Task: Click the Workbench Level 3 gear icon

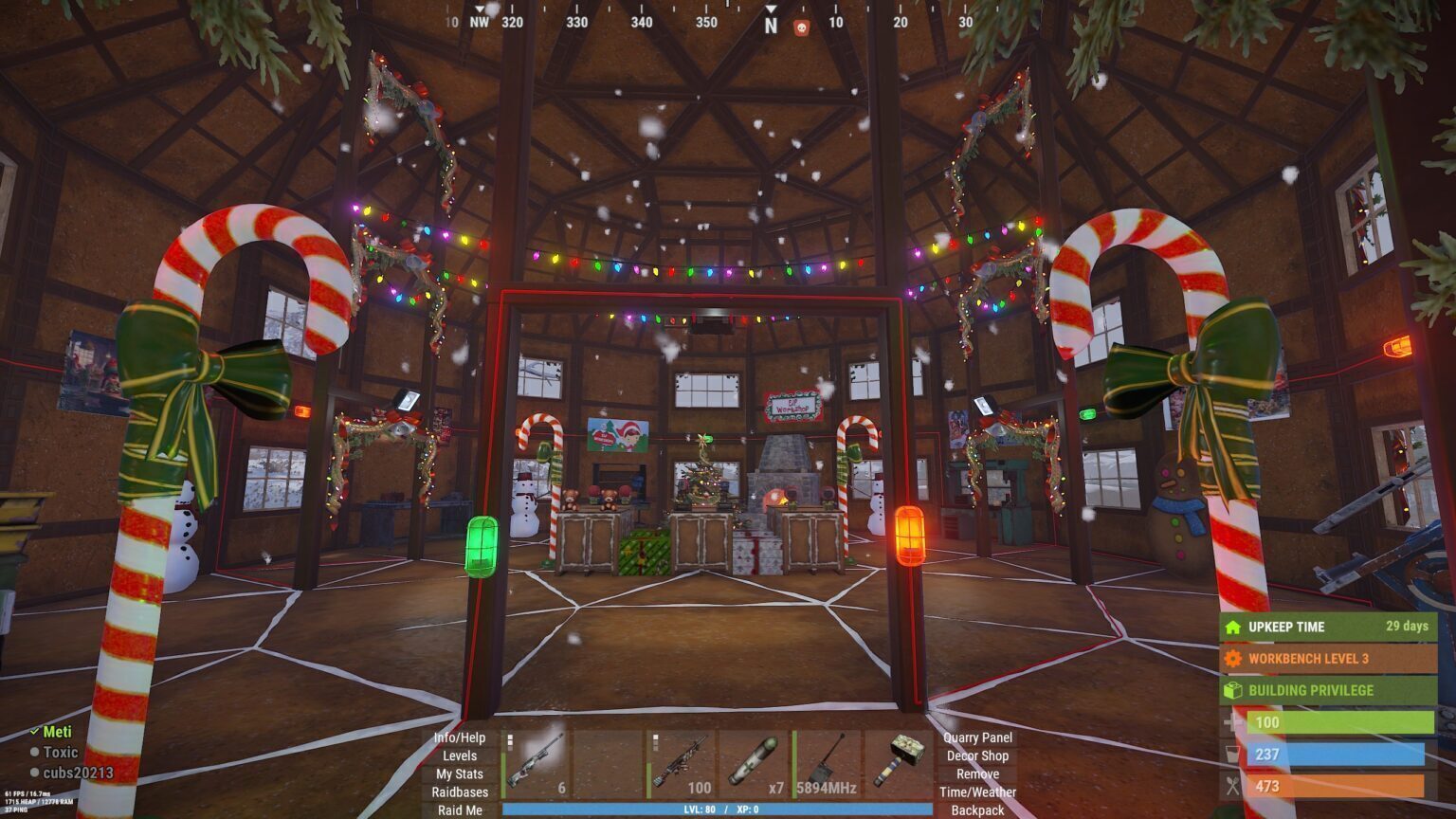Action: pos(1234,657)
